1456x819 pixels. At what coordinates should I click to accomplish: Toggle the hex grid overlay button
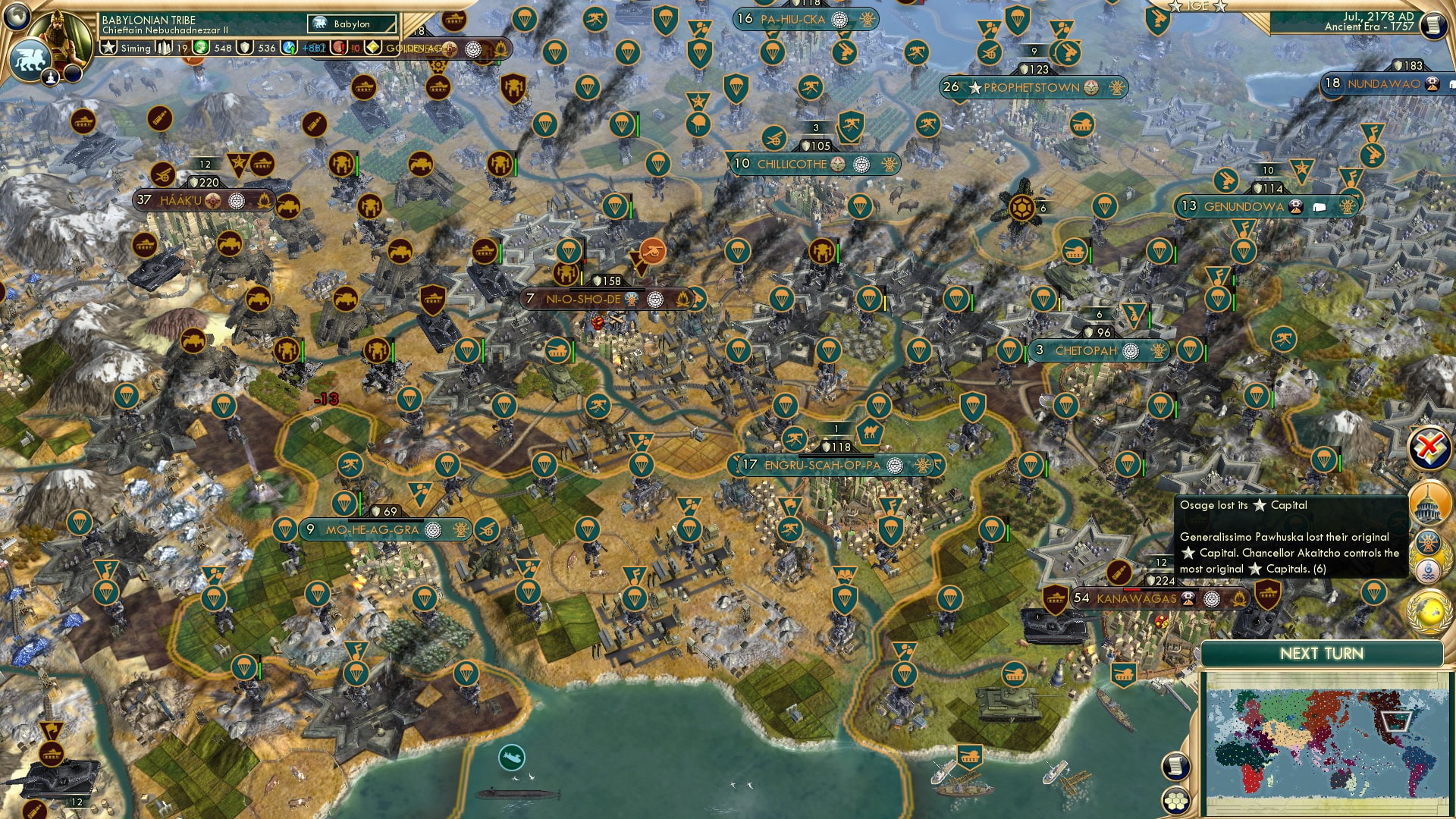pos(1177,801)
